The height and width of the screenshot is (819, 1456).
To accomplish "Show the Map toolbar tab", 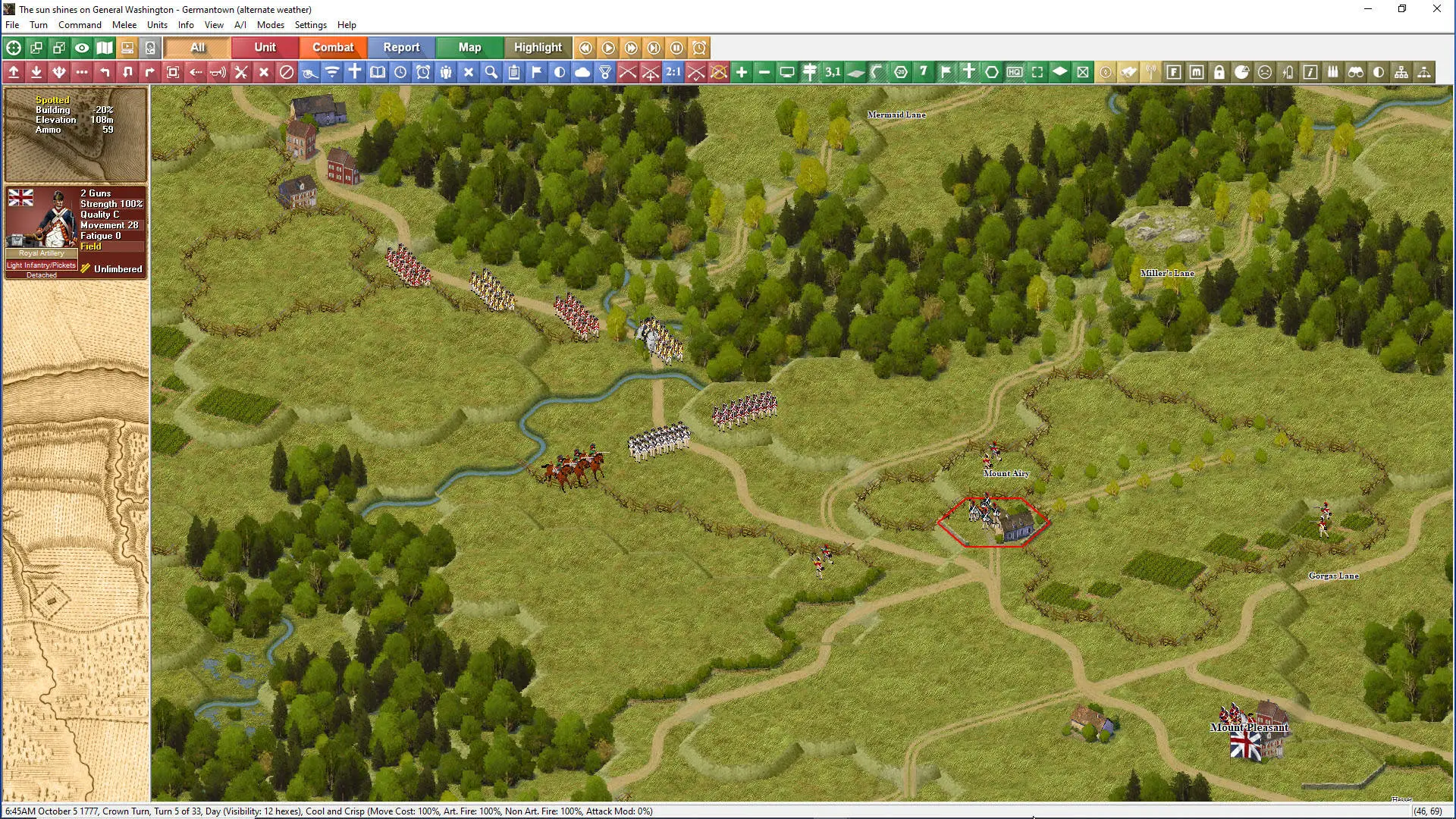I will click(469, 47).
